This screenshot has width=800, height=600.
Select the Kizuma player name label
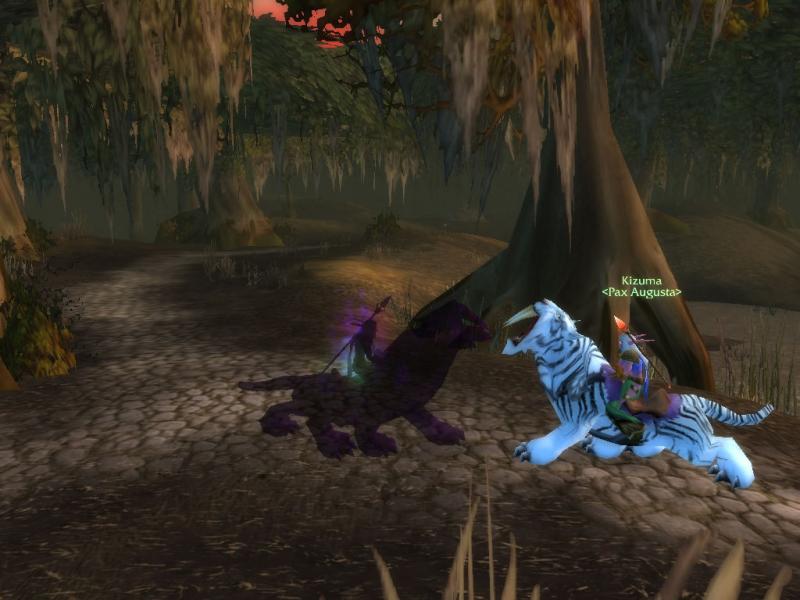pos(641,281)
